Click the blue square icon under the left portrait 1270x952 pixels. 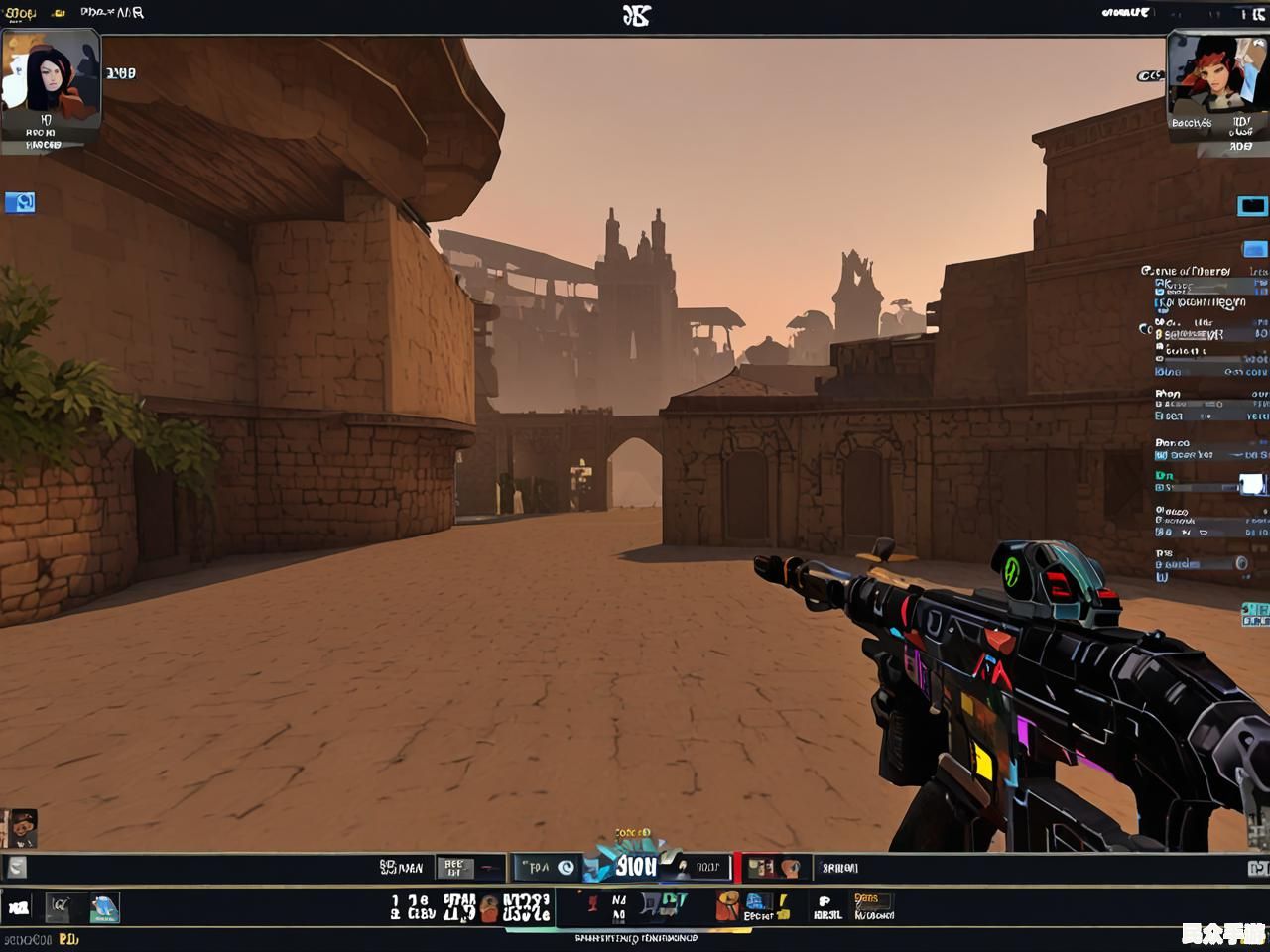[20, 203]
